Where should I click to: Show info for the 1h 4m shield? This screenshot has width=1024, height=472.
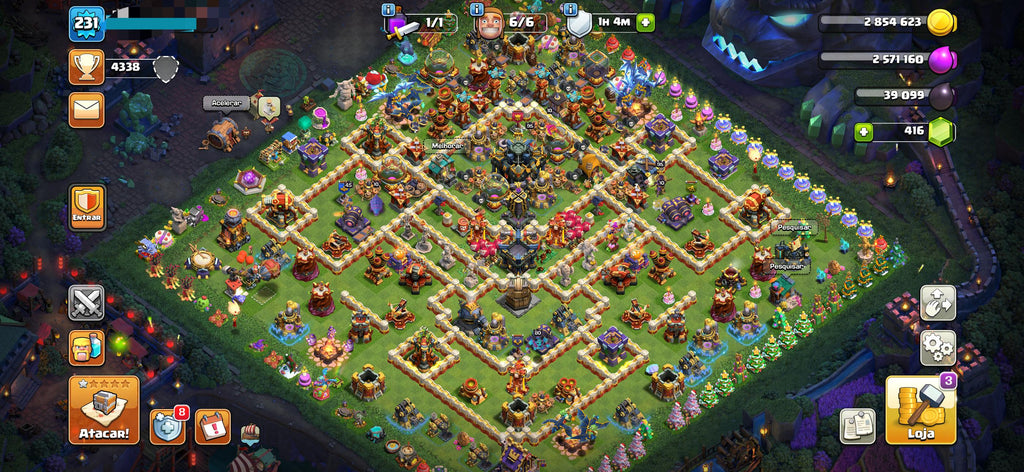click(x=572, y=10)
